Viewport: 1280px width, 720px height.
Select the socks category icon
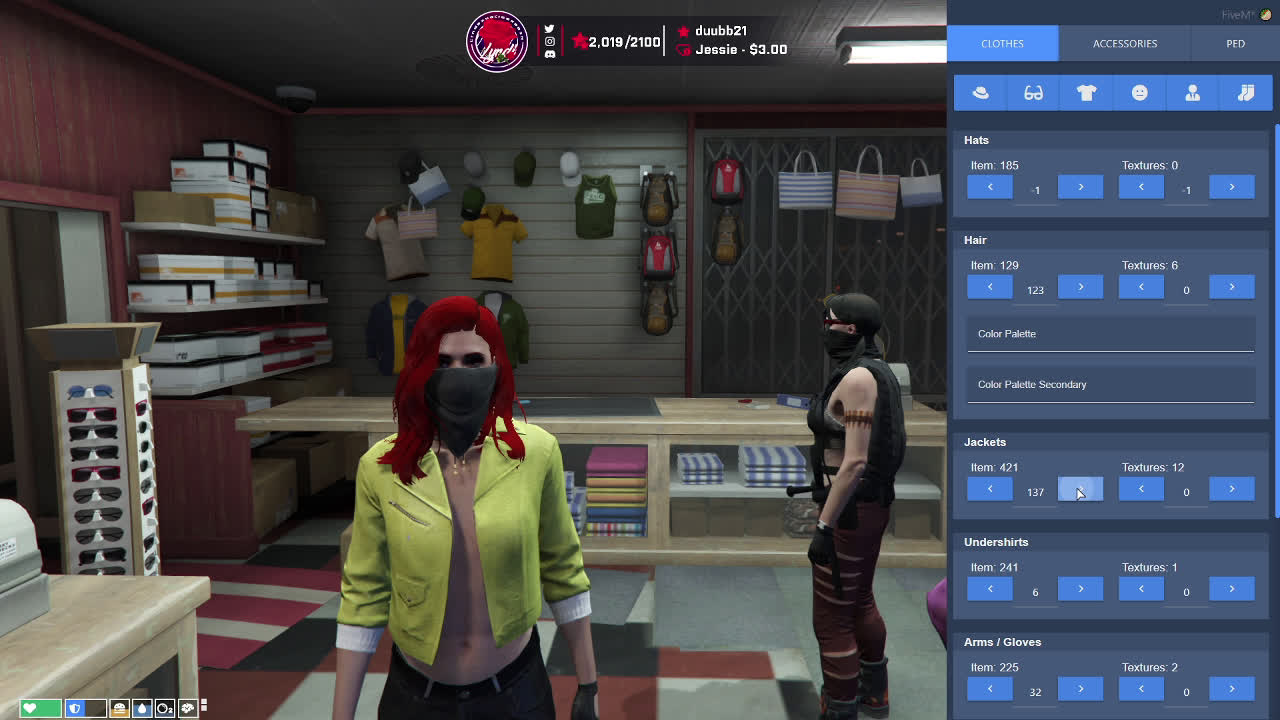click(x=1245, y=93)
